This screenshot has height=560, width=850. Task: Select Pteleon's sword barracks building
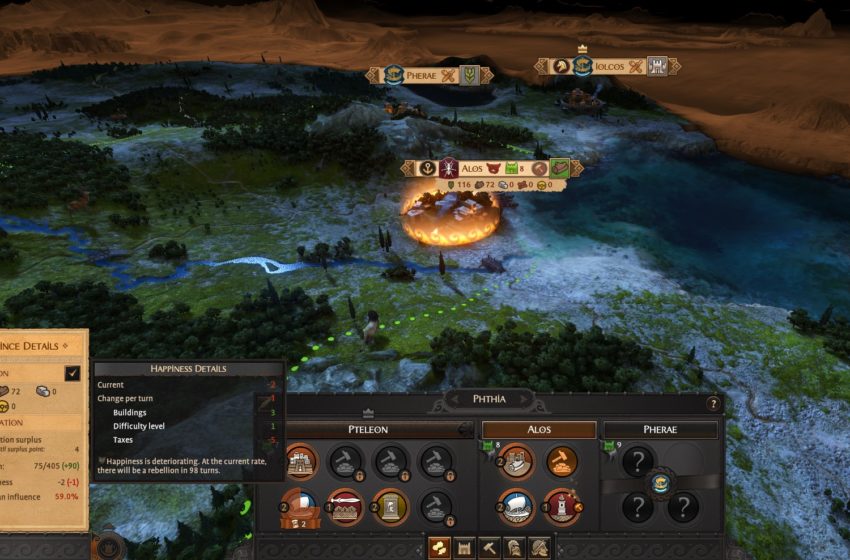[346, 506]
